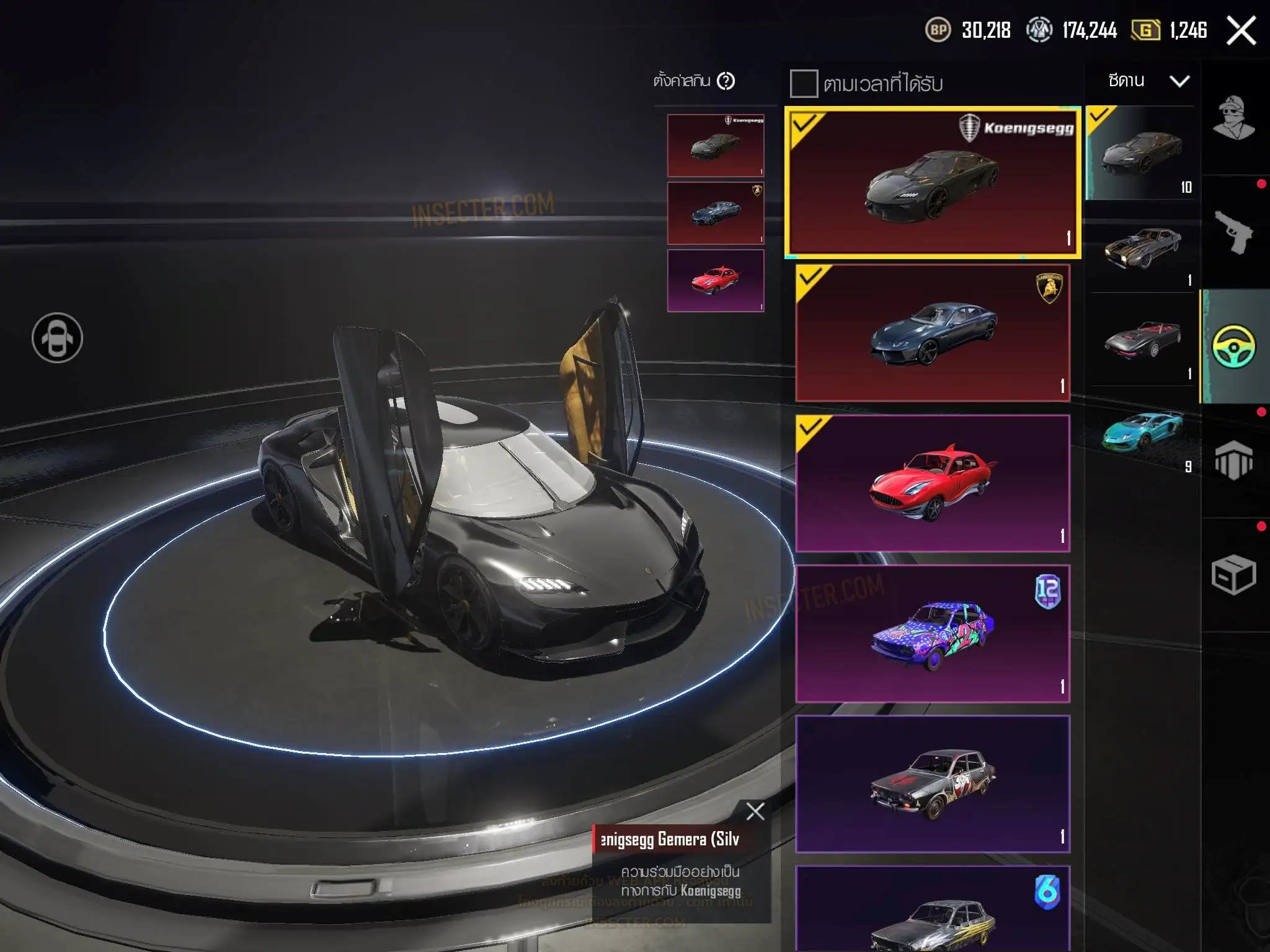Open the character outfit category tab
The image size is (1270, 952).
1233,118
